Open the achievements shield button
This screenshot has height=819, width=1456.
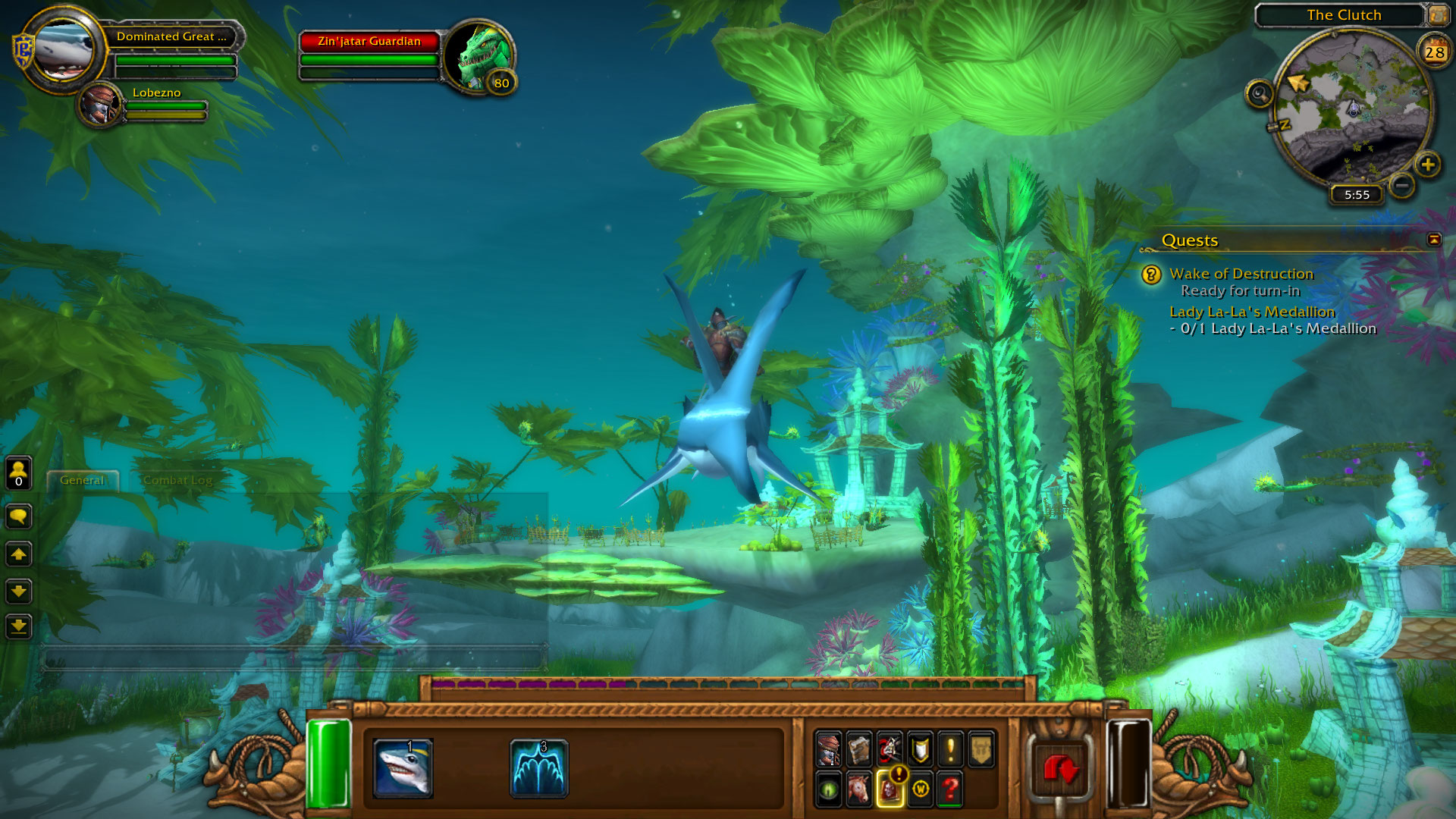coord(920,749)
